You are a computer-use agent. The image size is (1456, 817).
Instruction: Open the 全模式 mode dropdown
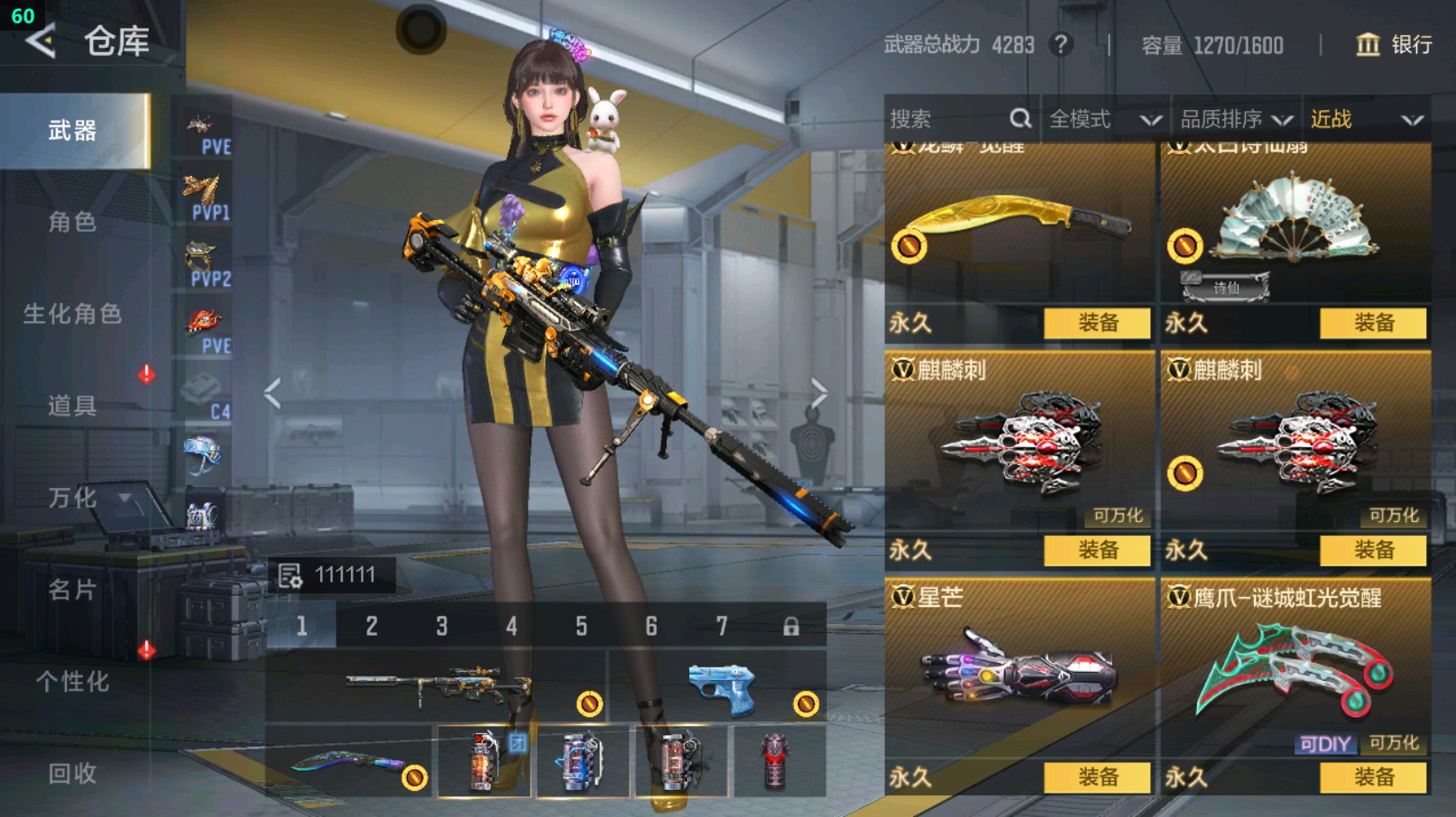[1104, 119]
